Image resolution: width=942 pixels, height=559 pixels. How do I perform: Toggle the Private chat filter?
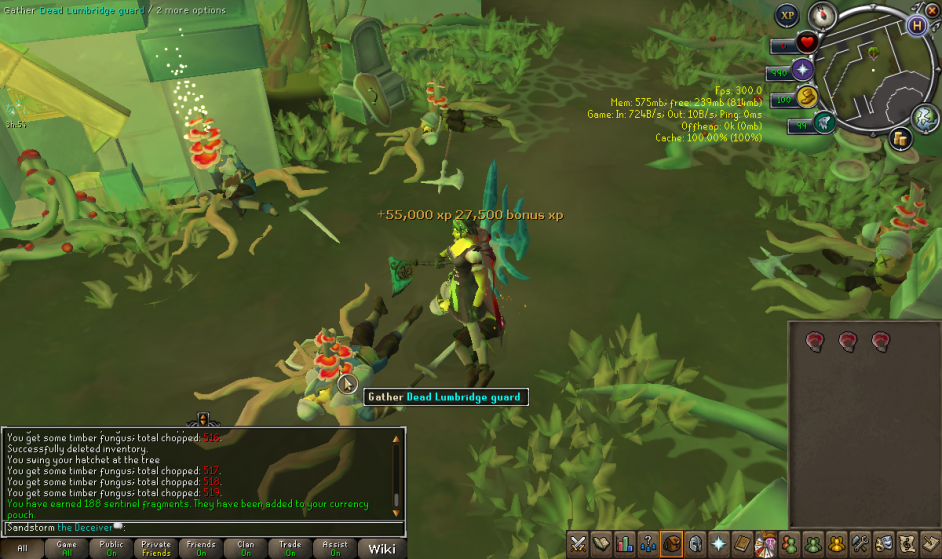[155, 548]
